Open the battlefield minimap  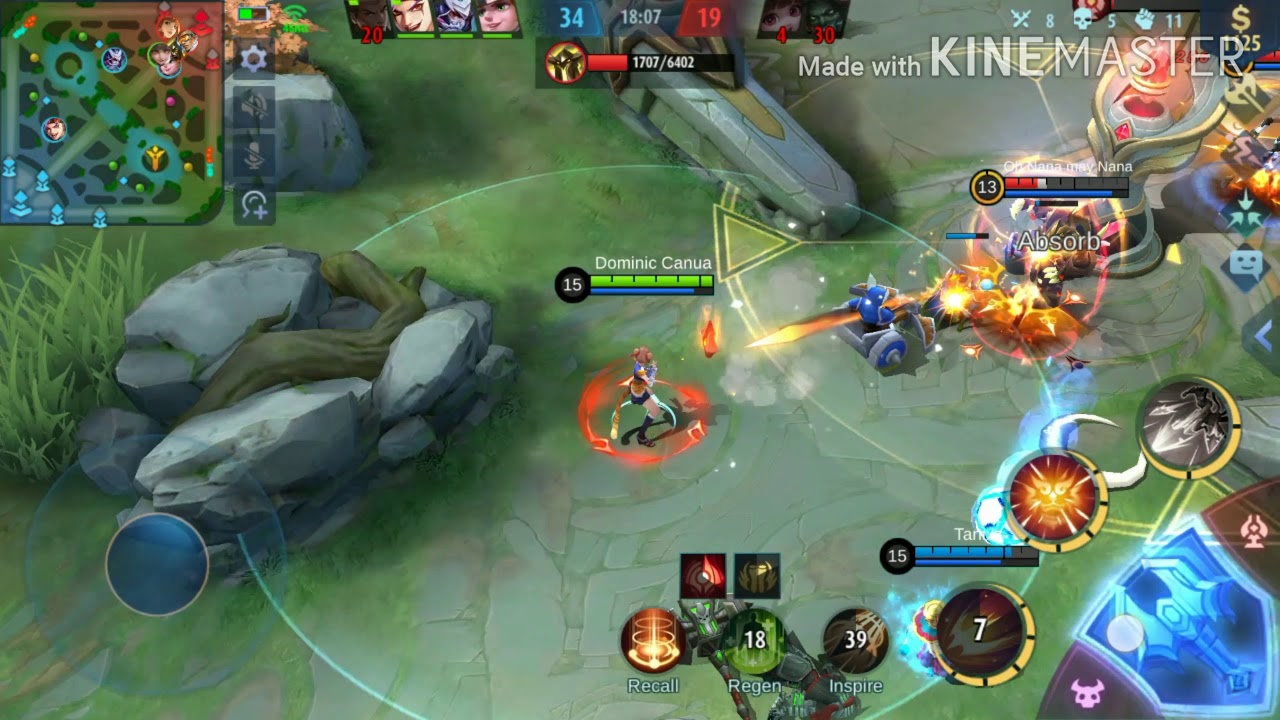point(110,112)
